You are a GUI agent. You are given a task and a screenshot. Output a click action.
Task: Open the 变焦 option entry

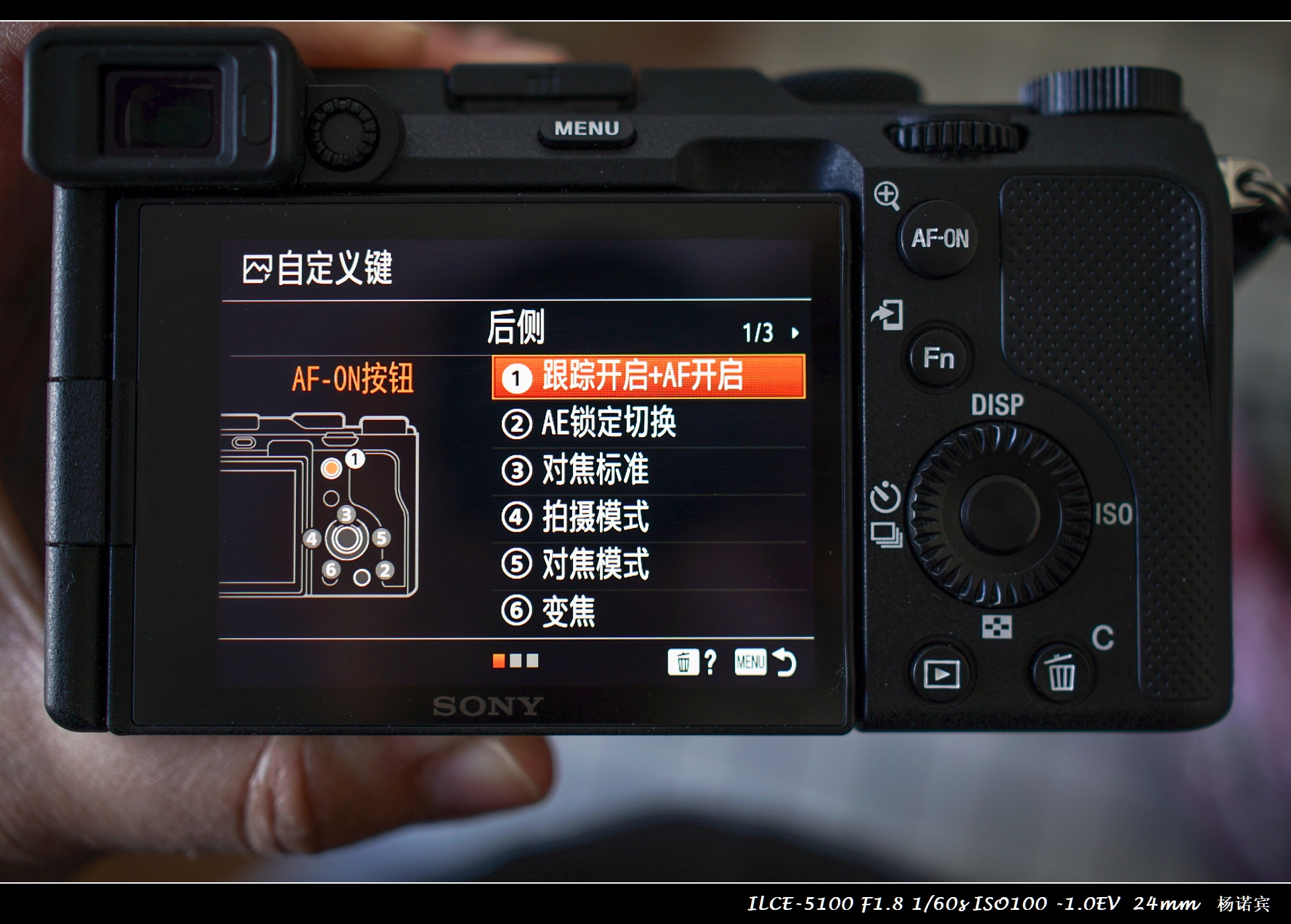pos(568,611)
